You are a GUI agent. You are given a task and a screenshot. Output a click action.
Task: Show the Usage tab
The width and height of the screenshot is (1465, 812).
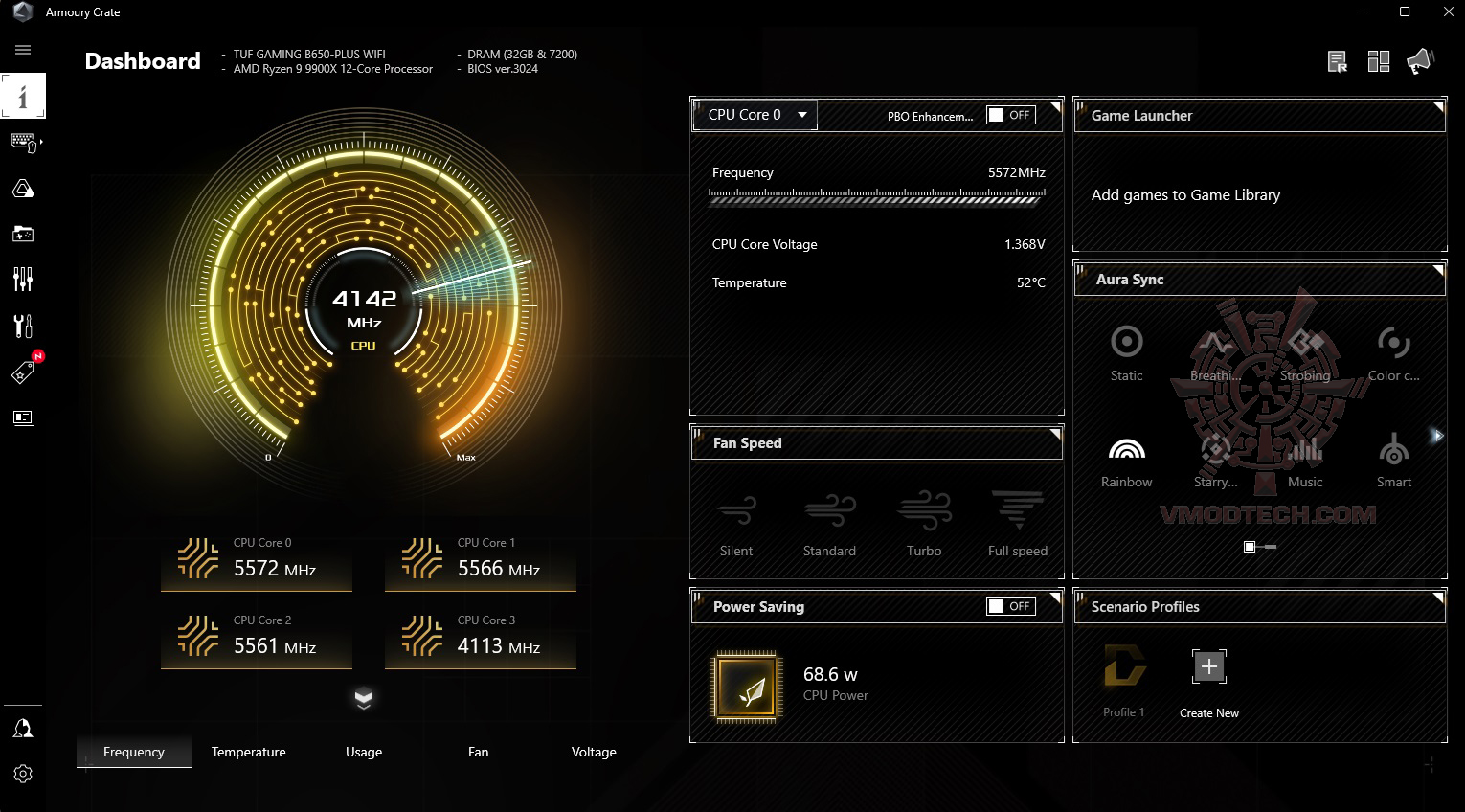click(x=364, y=752)
